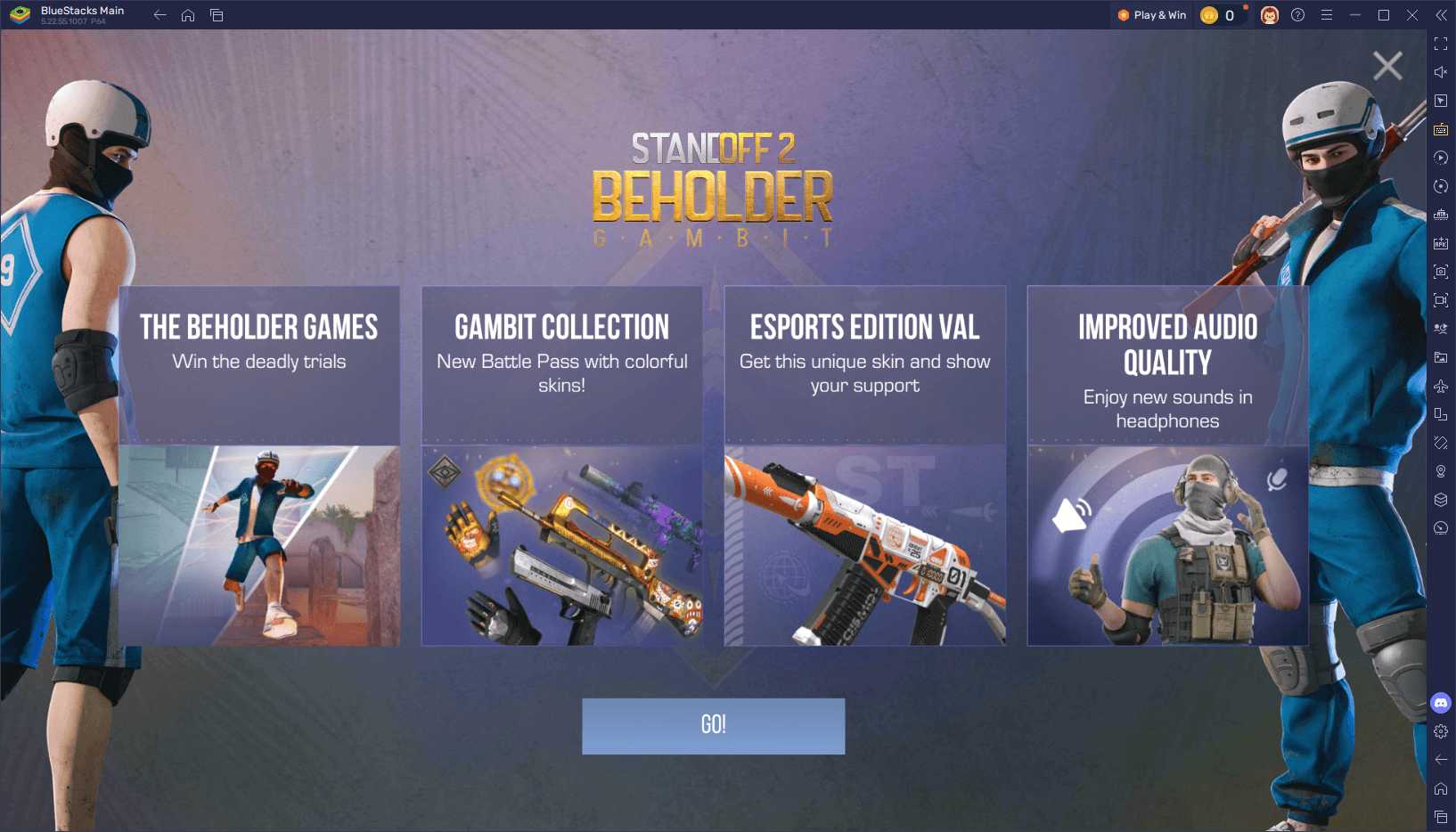Close the Beholder Gambit announcement

(1387, 66)
